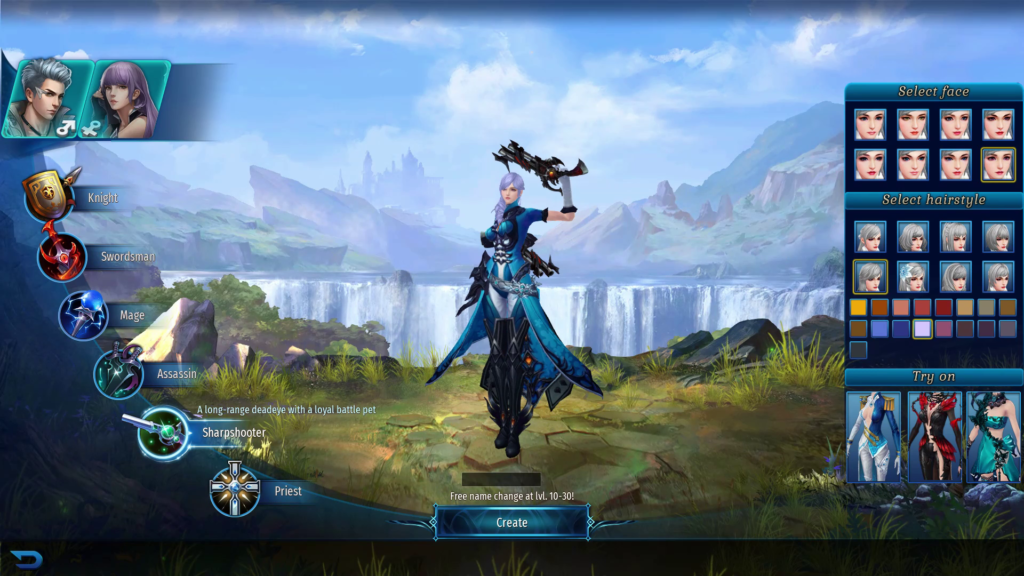Choose the gold-highlighted face option
Image resolution: width=1024 pixels, height=576 pixels.
(998, 164)
